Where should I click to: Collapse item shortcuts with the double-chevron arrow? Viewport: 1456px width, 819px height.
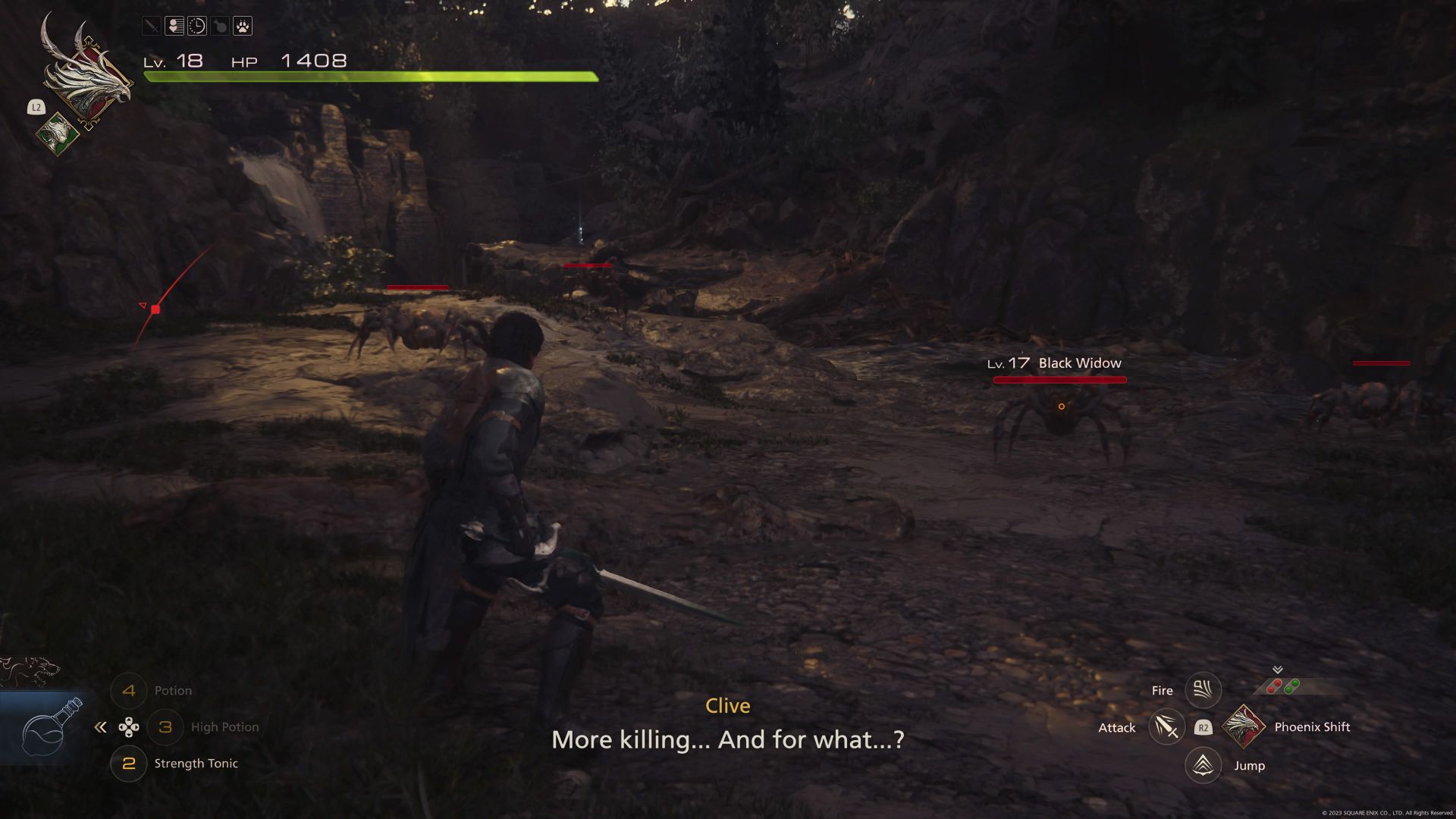pos(101,726)
